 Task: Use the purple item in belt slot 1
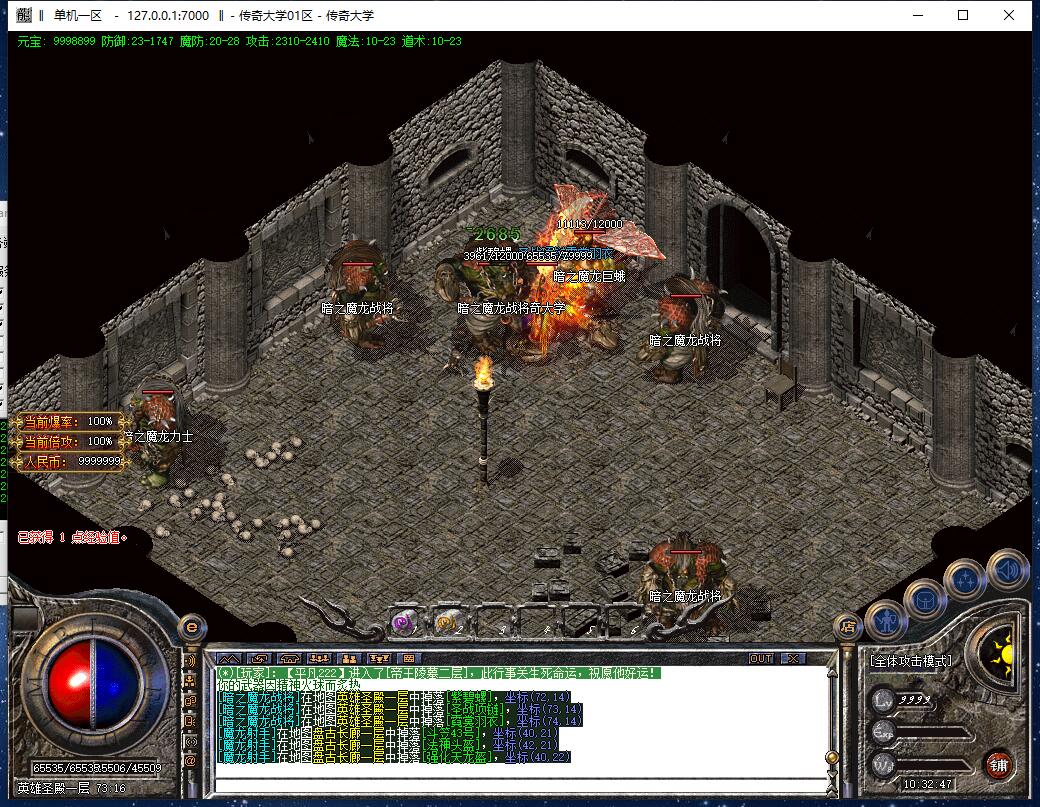405,621
